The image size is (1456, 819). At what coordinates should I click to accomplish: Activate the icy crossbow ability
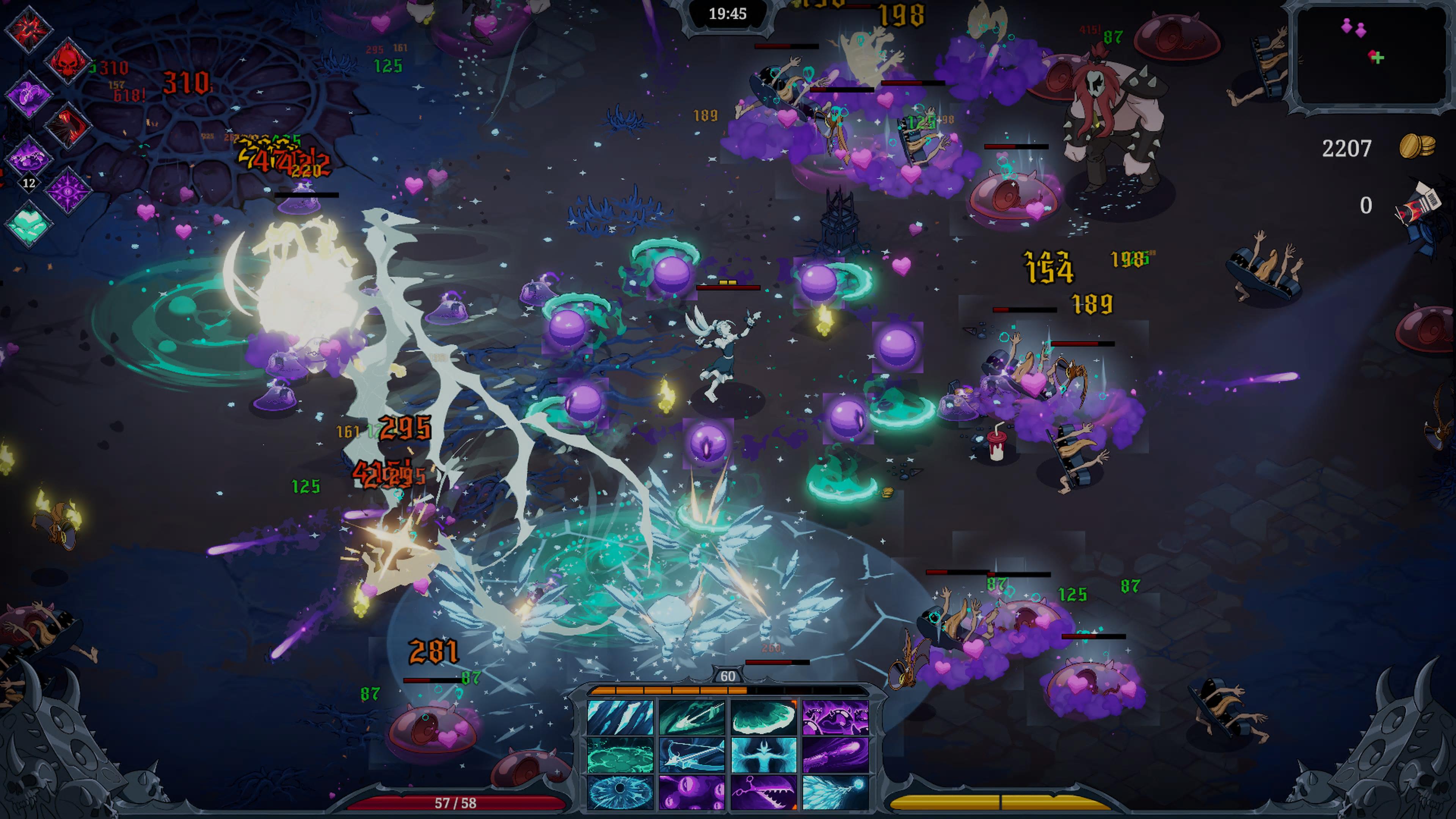click(692, 755)
